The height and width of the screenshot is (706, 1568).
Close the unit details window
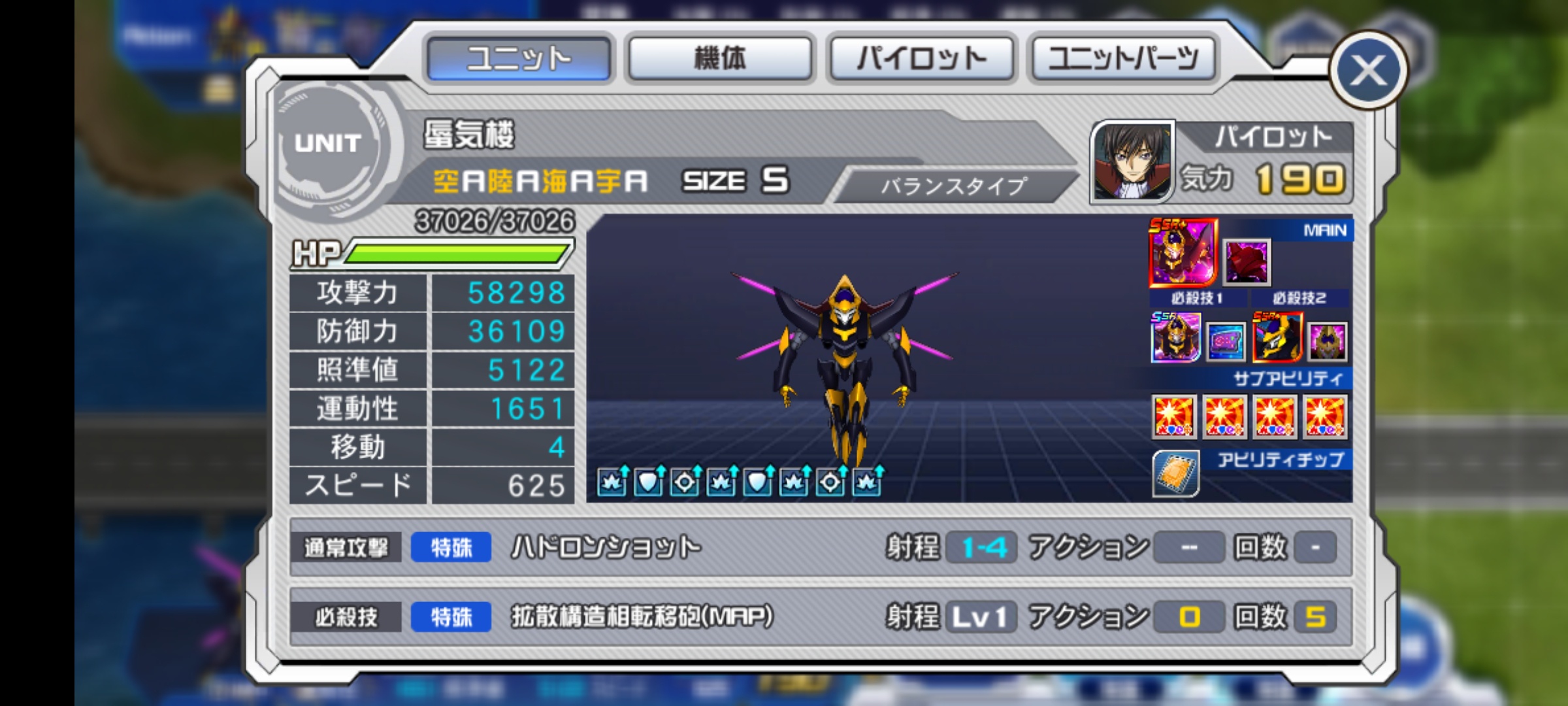(x=1368, y=71)
